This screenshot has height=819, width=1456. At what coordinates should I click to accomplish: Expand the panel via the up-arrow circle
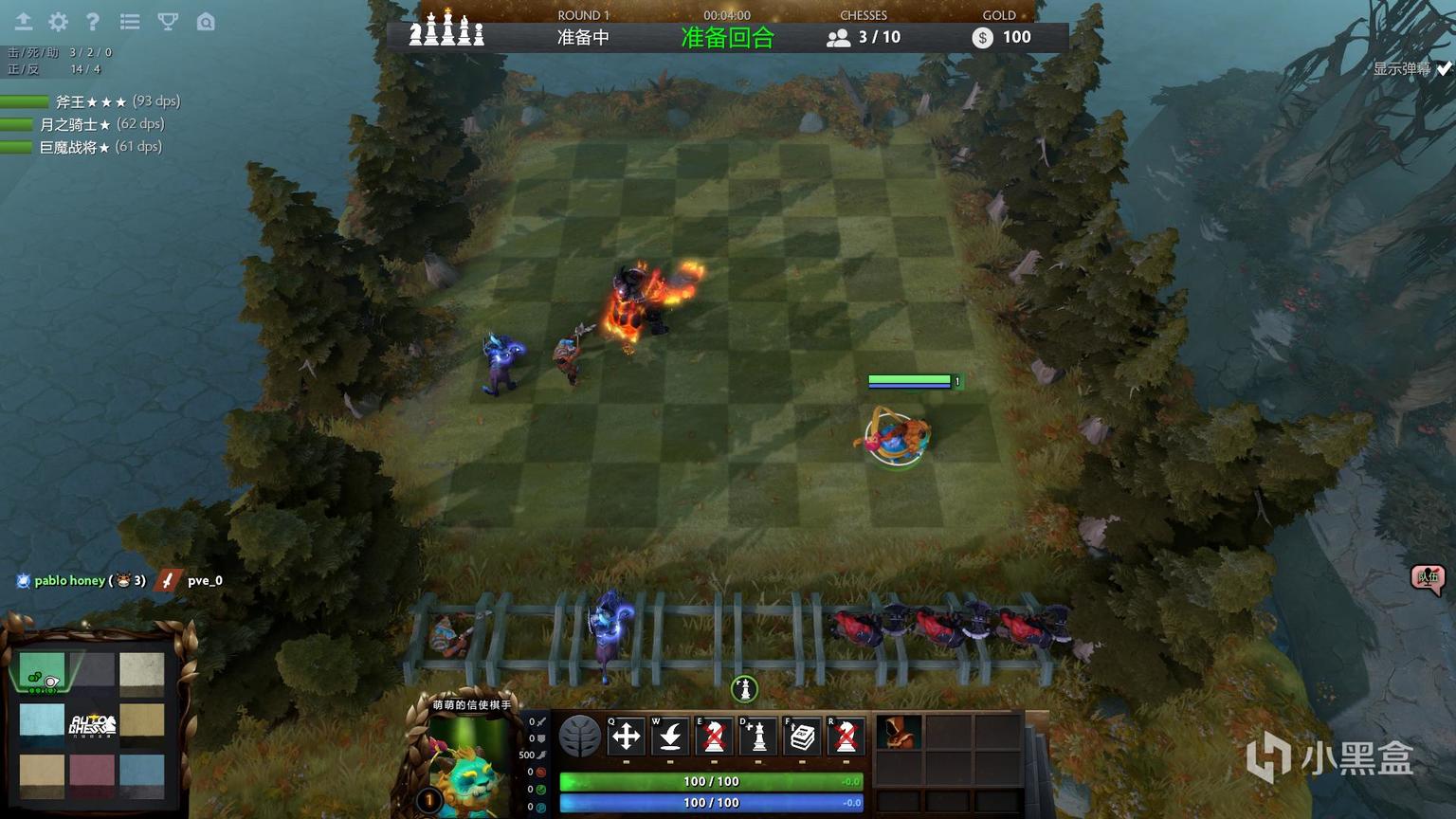pyautogui.click(x=743, y=688)
